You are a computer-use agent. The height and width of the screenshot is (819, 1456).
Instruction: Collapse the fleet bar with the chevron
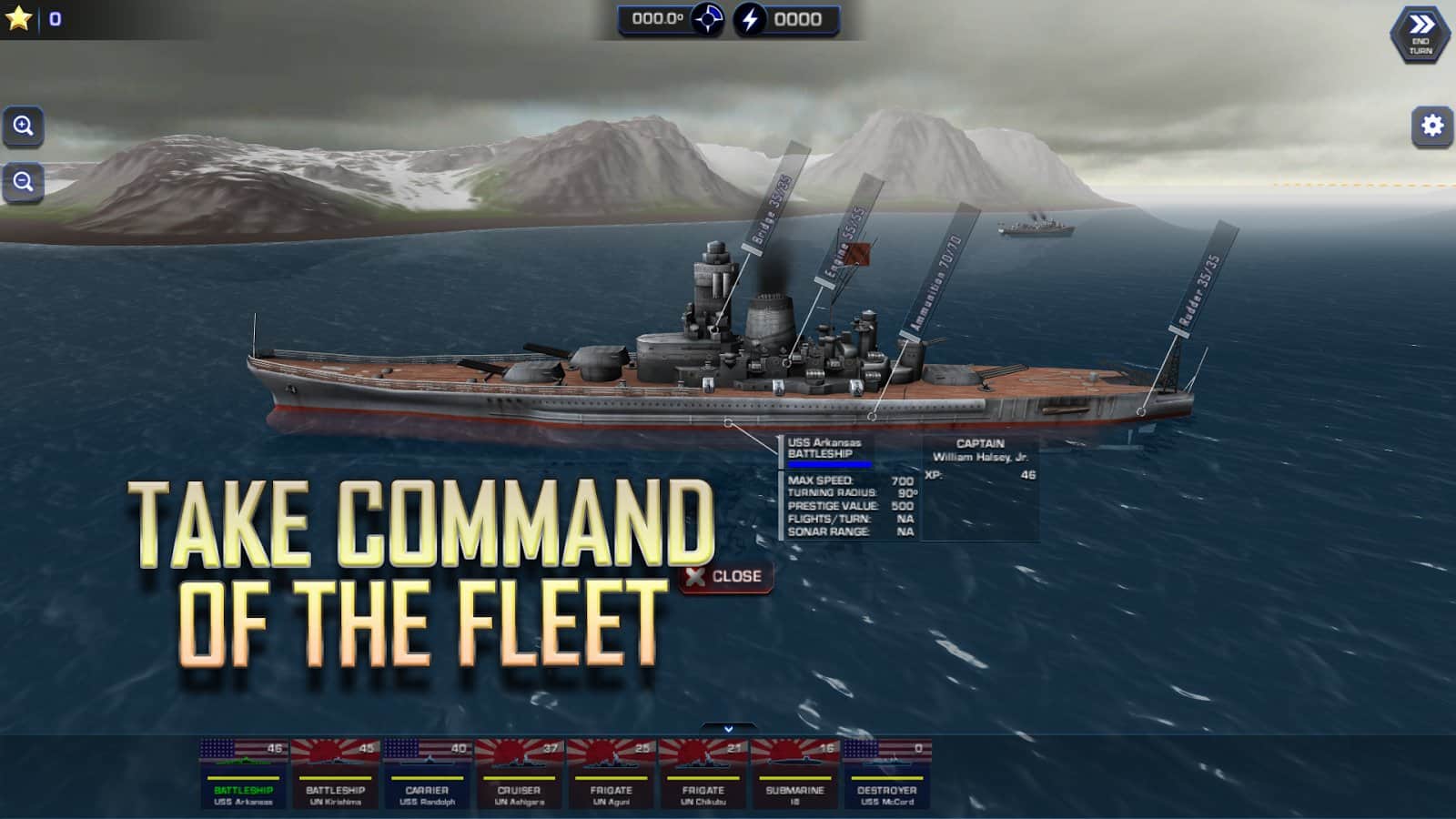point(727,728)
